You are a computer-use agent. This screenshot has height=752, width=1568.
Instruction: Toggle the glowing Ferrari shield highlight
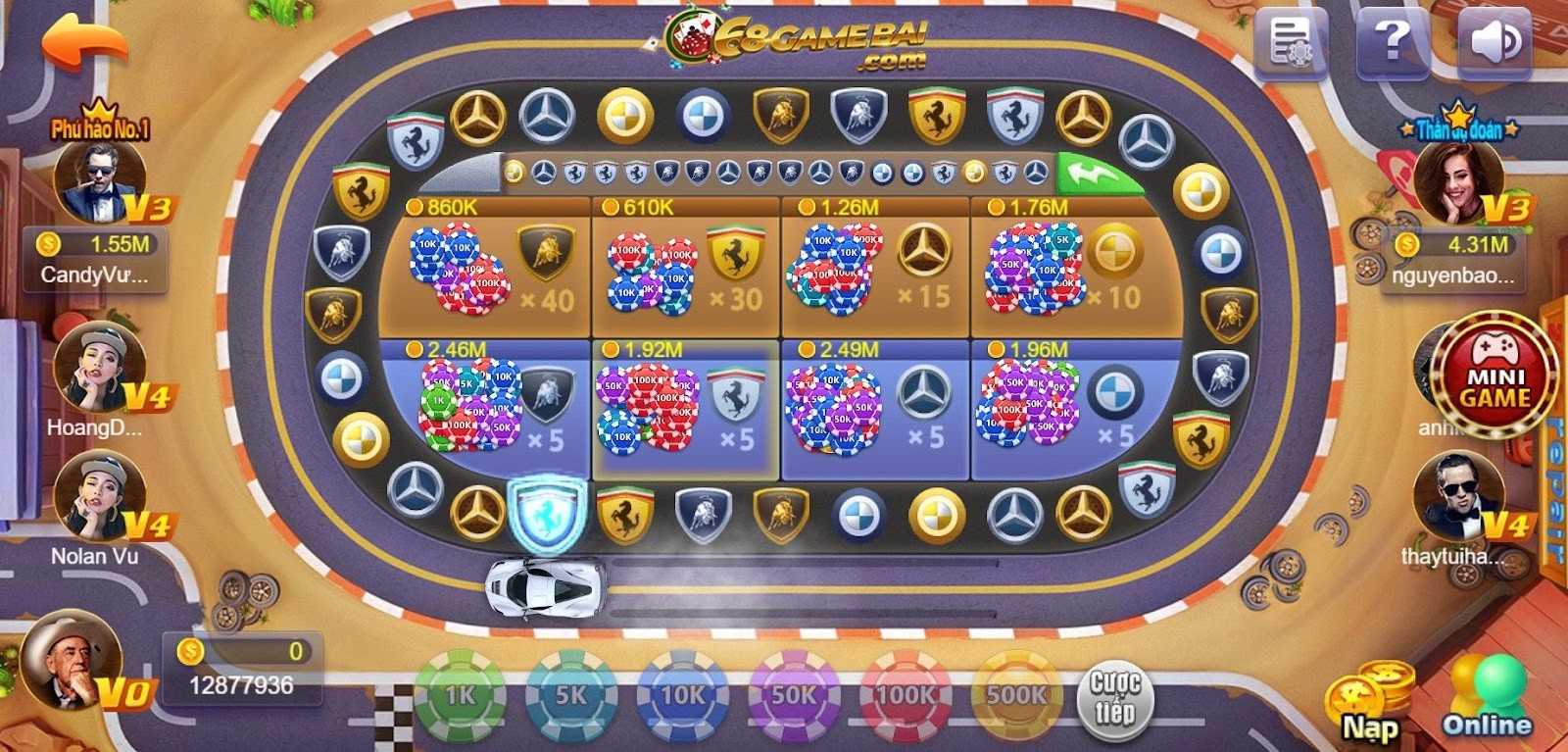click(545, 515)
